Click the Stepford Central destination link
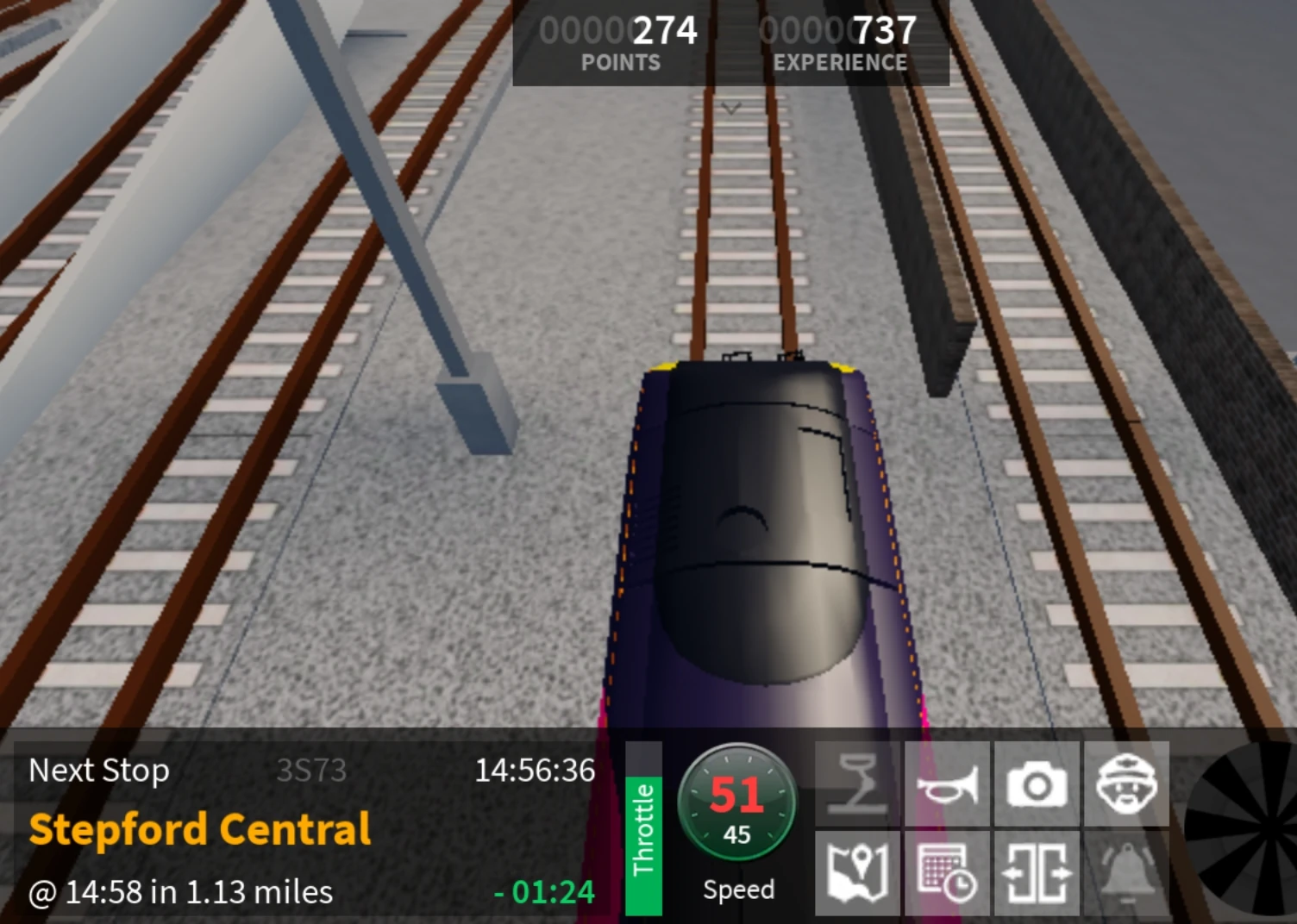This screenshot has height=924, width=1297. pos(199,827)
